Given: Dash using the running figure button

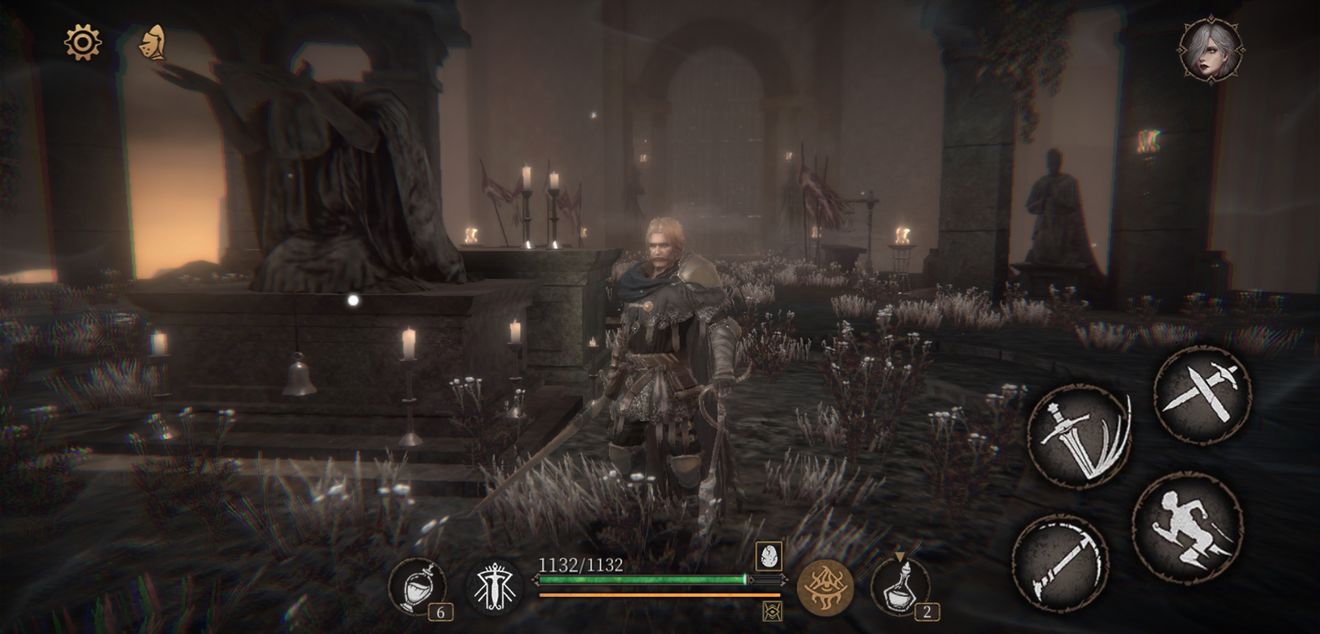Looking at the screenshot, I should 1187,526.
